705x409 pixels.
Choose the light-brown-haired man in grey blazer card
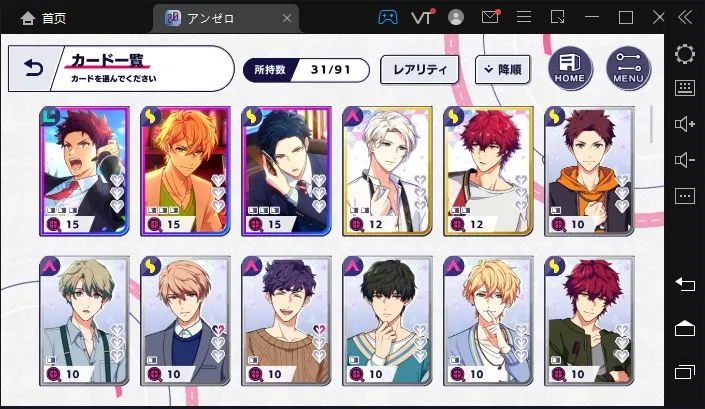[x=186, y=320]
